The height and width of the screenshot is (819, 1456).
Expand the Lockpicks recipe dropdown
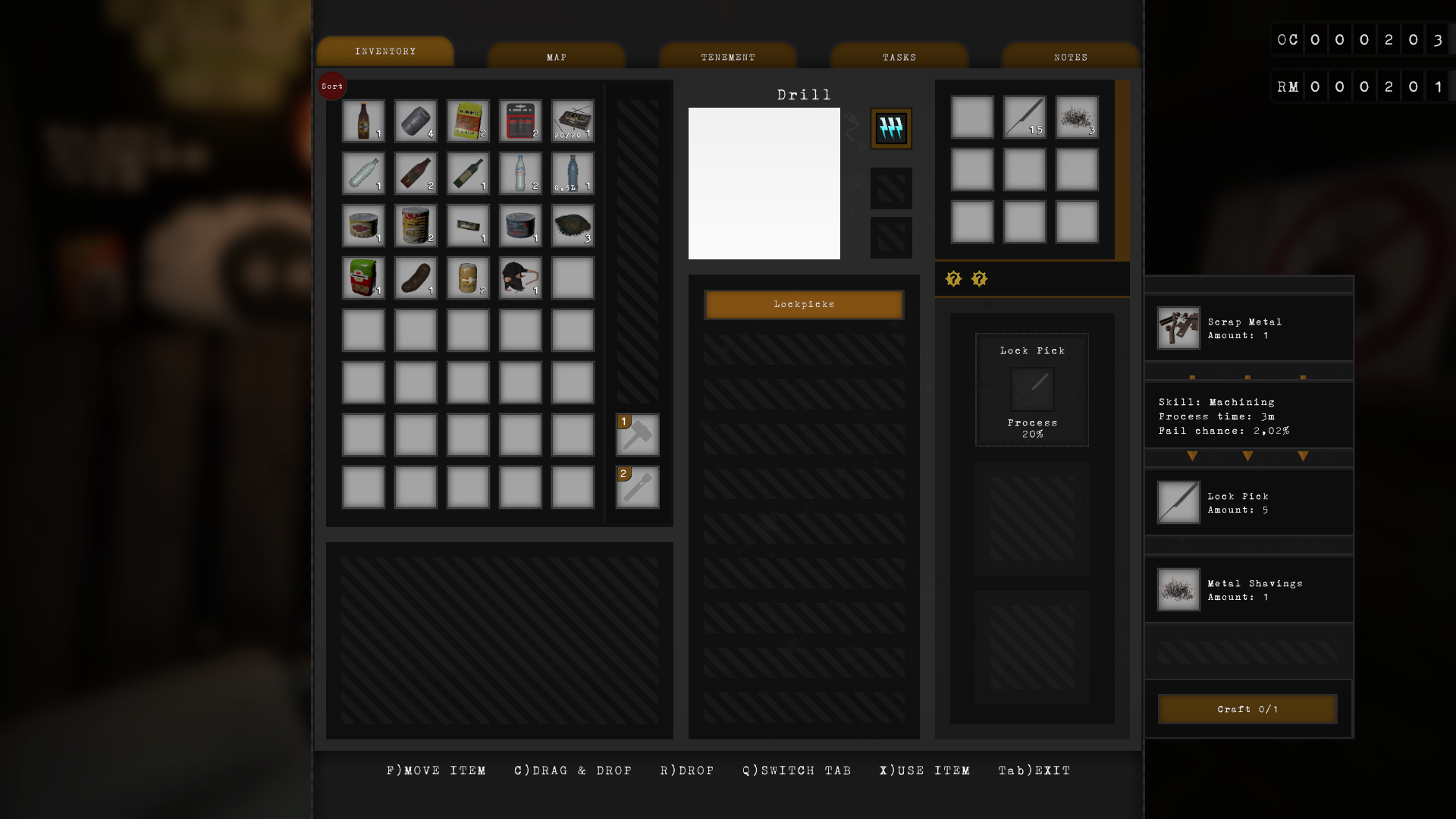[803, 304]
